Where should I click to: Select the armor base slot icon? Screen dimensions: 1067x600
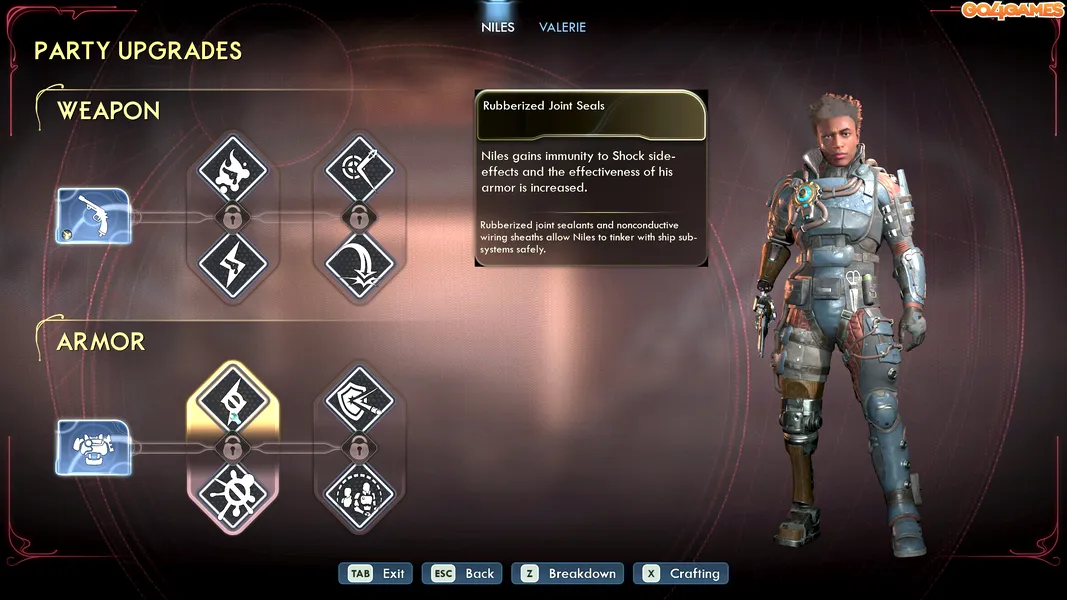coord(93,447)
